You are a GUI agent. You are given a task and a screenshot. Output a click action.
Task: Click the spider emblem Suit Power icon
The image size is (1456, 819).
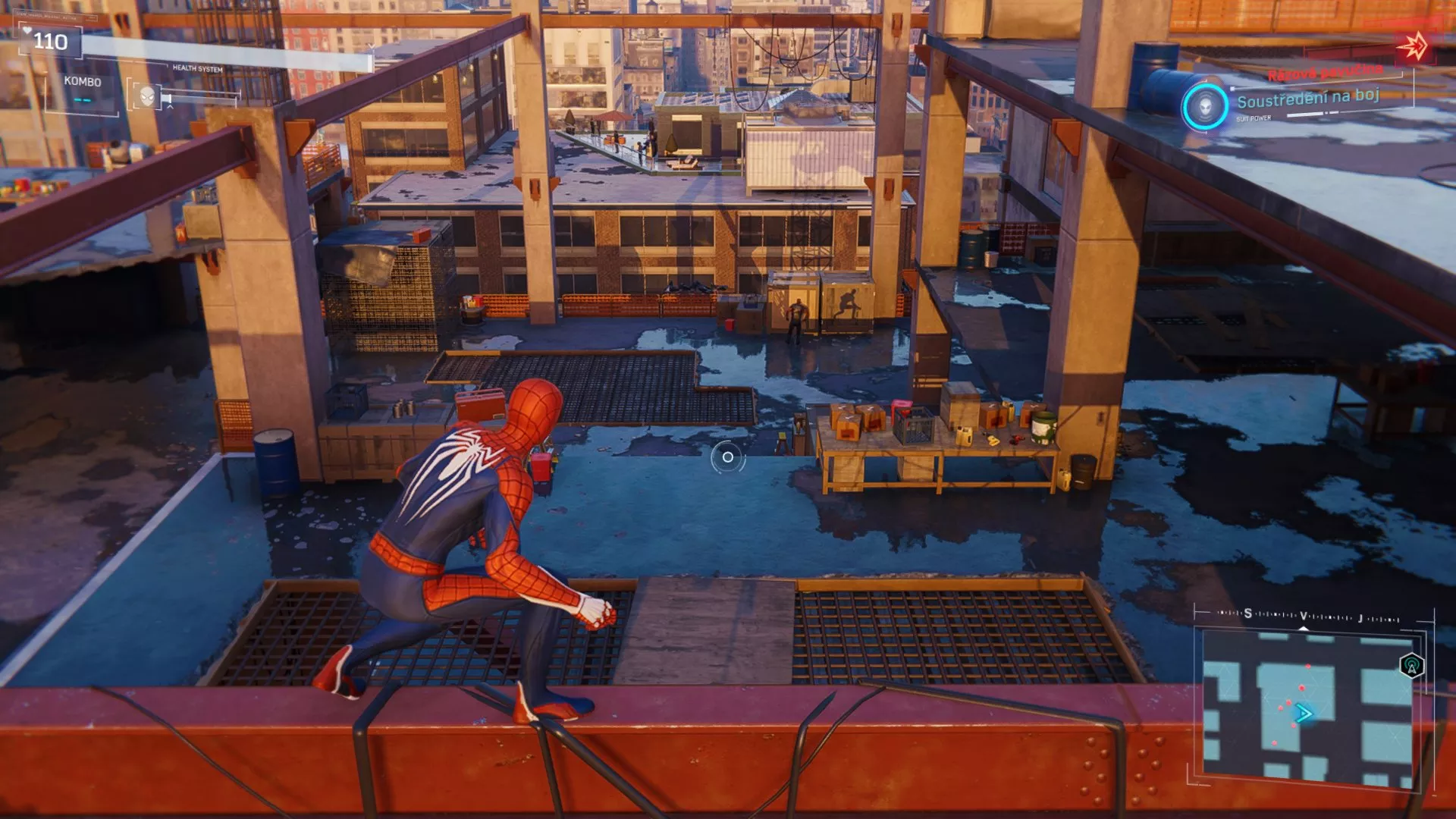pyautogui.click(x=1206, y=105)
